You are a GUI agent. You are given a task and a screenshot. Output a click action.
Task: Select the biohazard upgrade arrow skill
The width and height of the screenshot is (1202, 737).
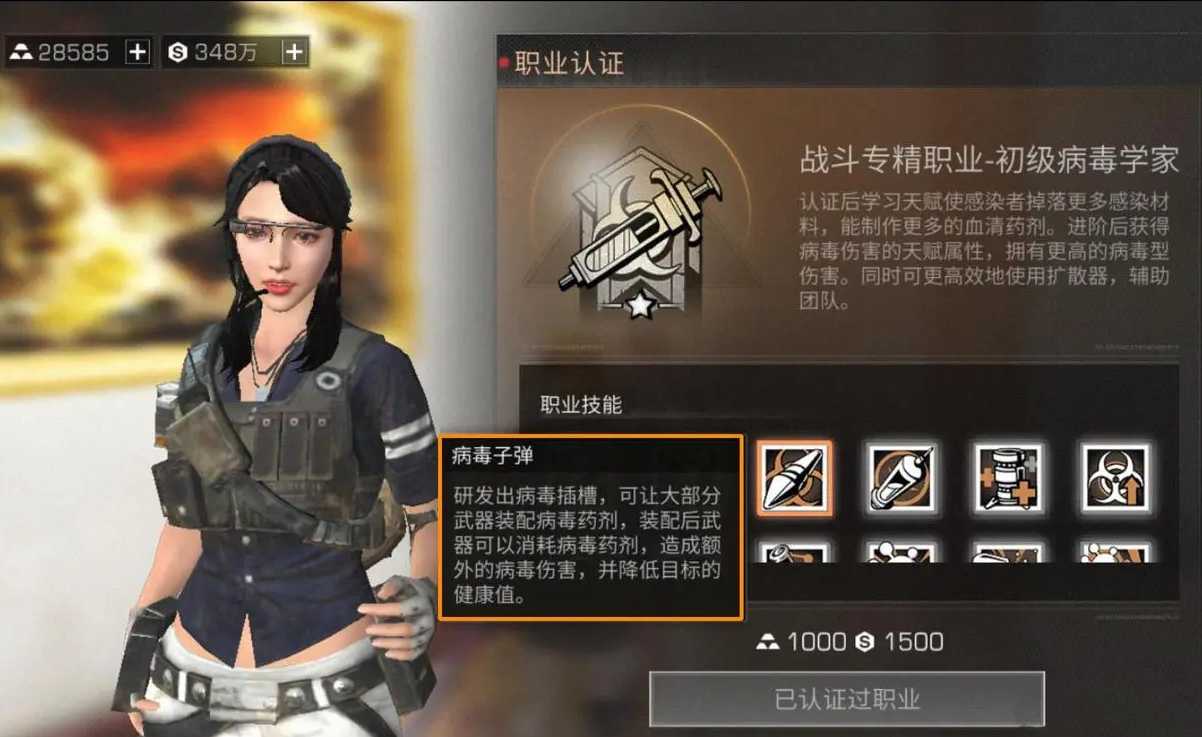(1117, 478)
